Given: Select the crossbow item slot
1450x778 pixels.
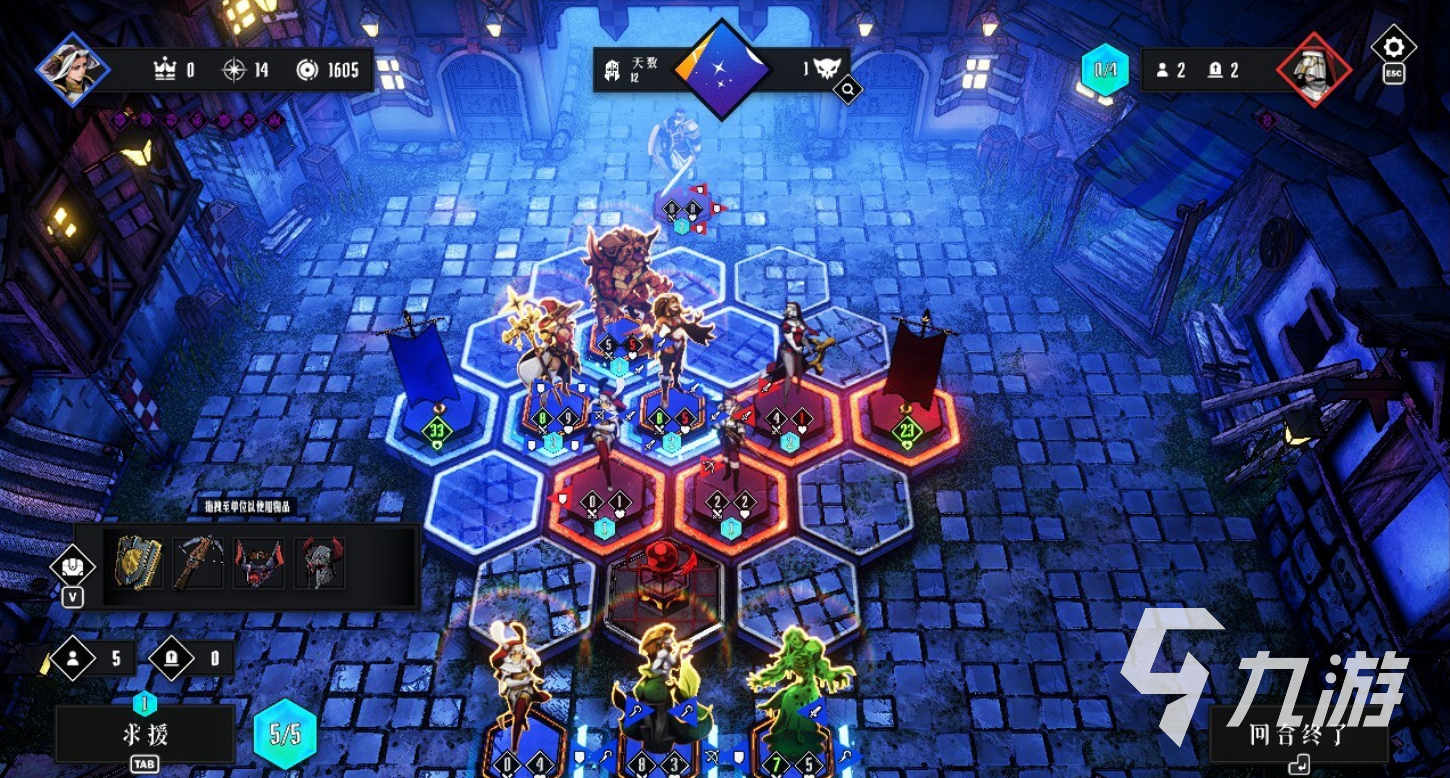Looking at the screenshot, I should (198, 563).
